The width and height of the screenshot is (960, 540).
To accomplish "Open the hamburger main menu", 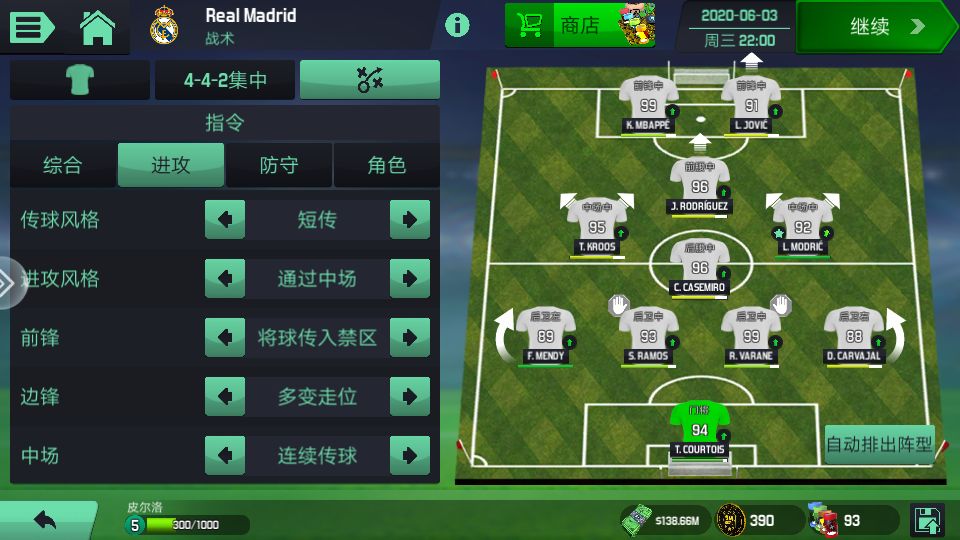I will click(x=33, y=26).
